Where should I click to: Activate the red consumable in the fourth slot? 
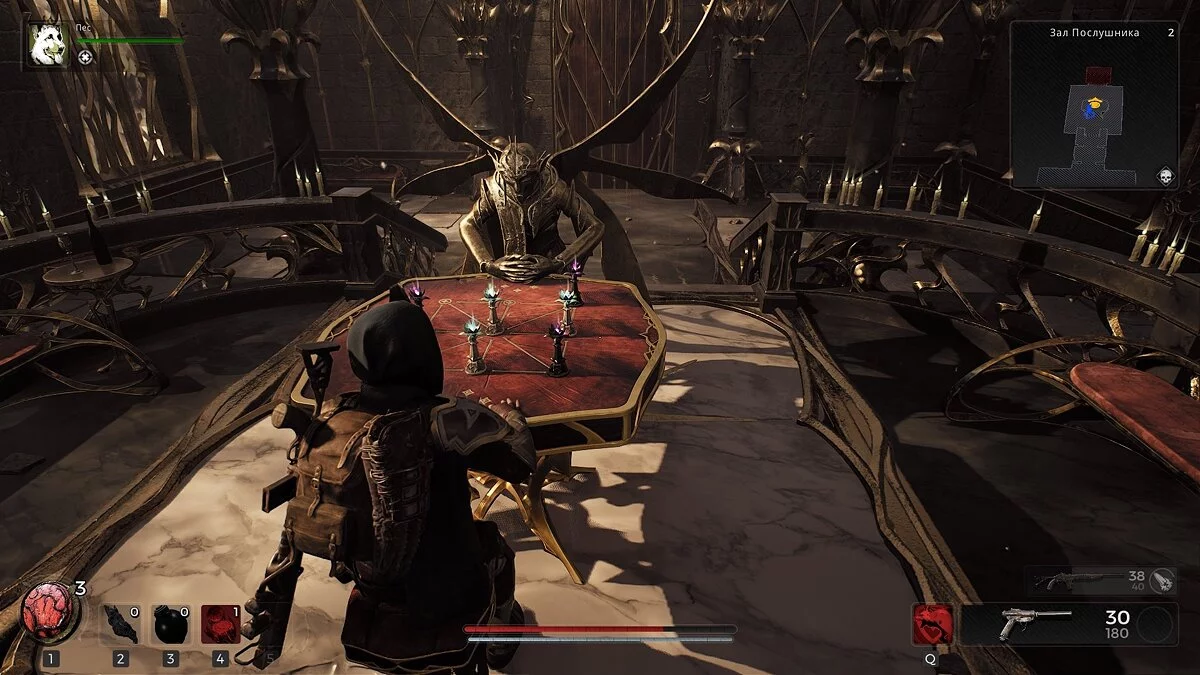[x=220, y=625]
